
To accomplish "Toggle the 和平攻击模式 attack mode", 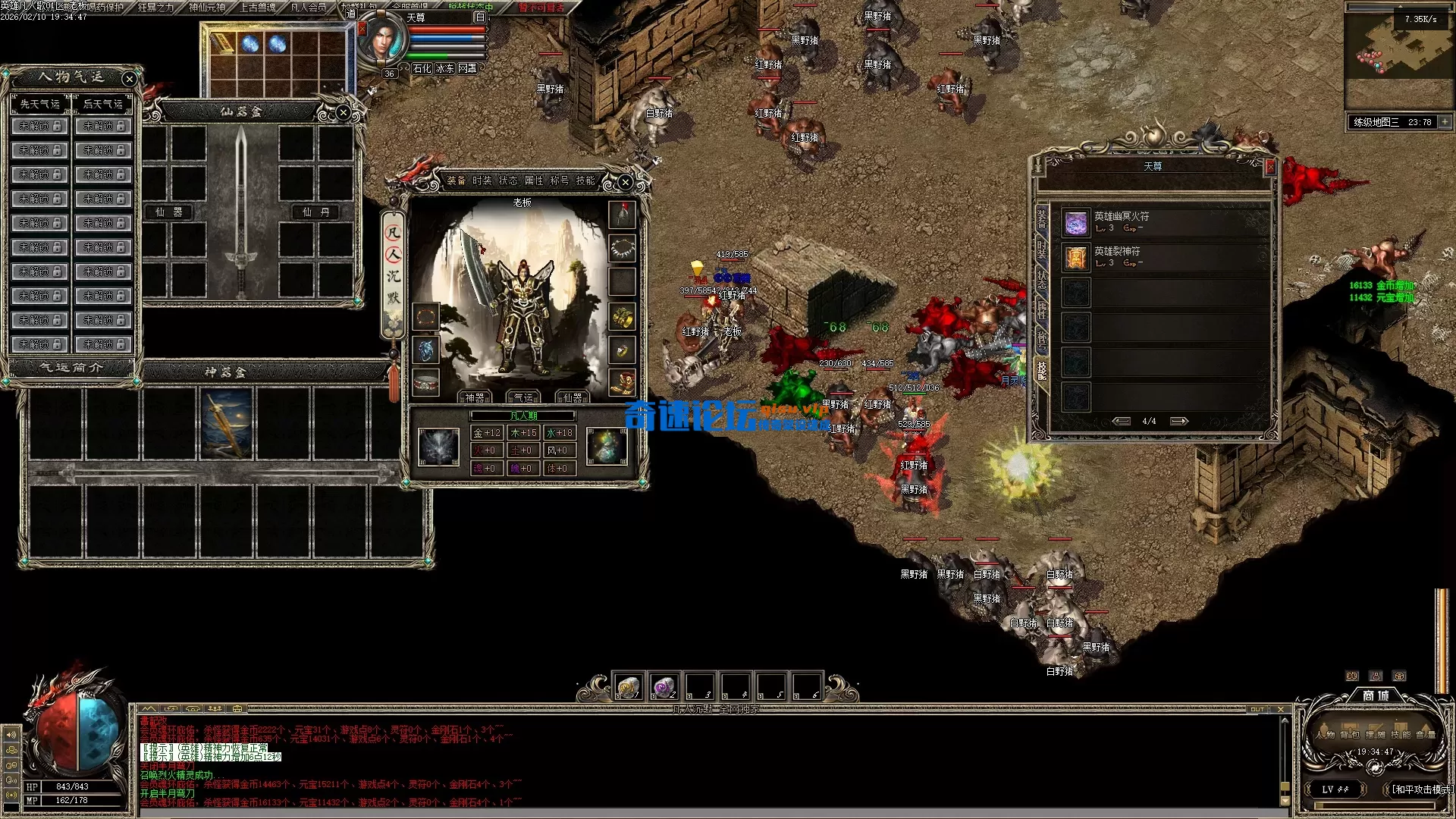I will [1420, 789].
